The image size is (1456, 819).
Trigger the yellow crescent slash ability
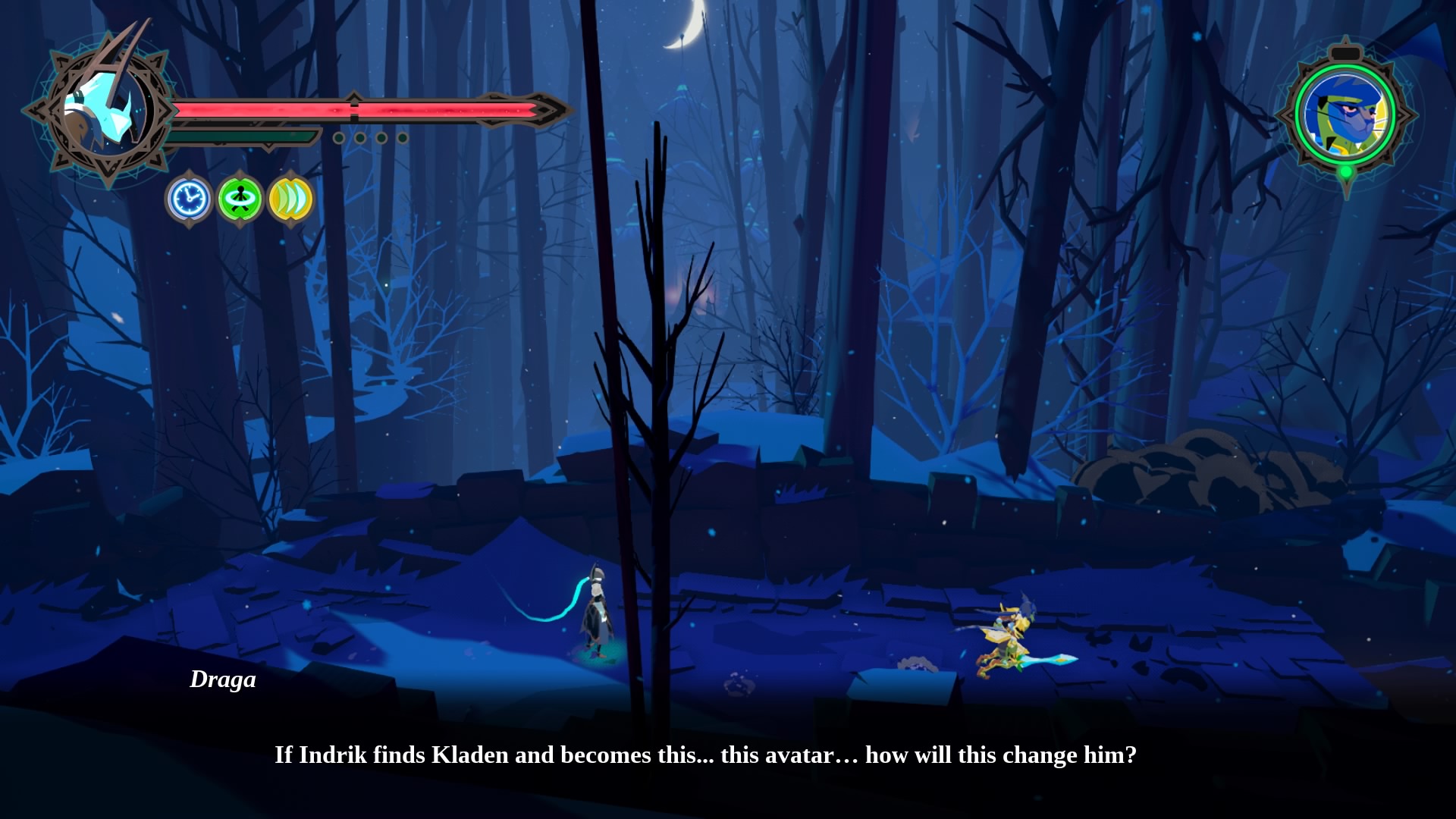point(290,199)
